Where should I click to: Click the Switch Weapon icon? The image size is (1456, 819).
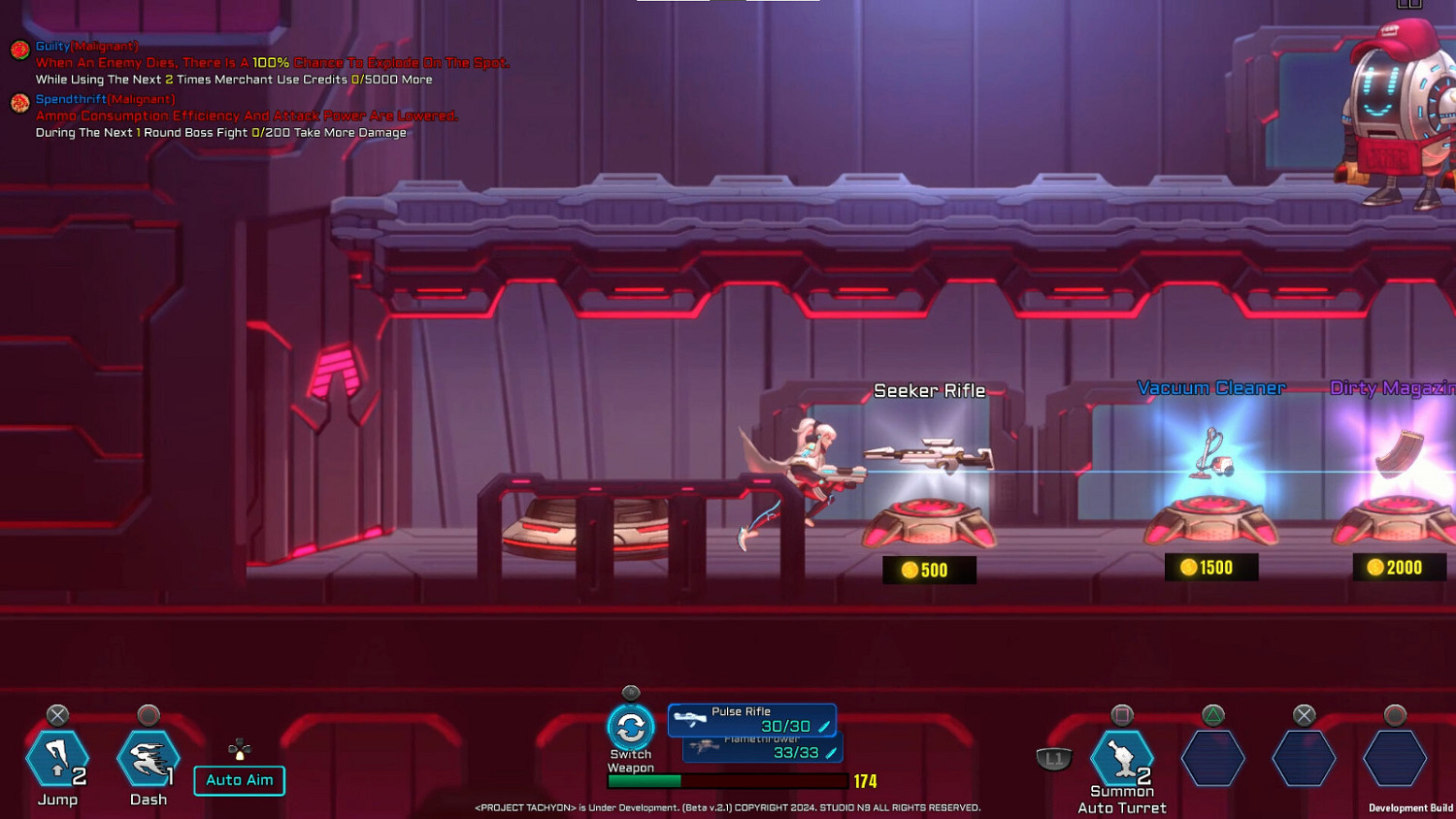tap(631, 725)
